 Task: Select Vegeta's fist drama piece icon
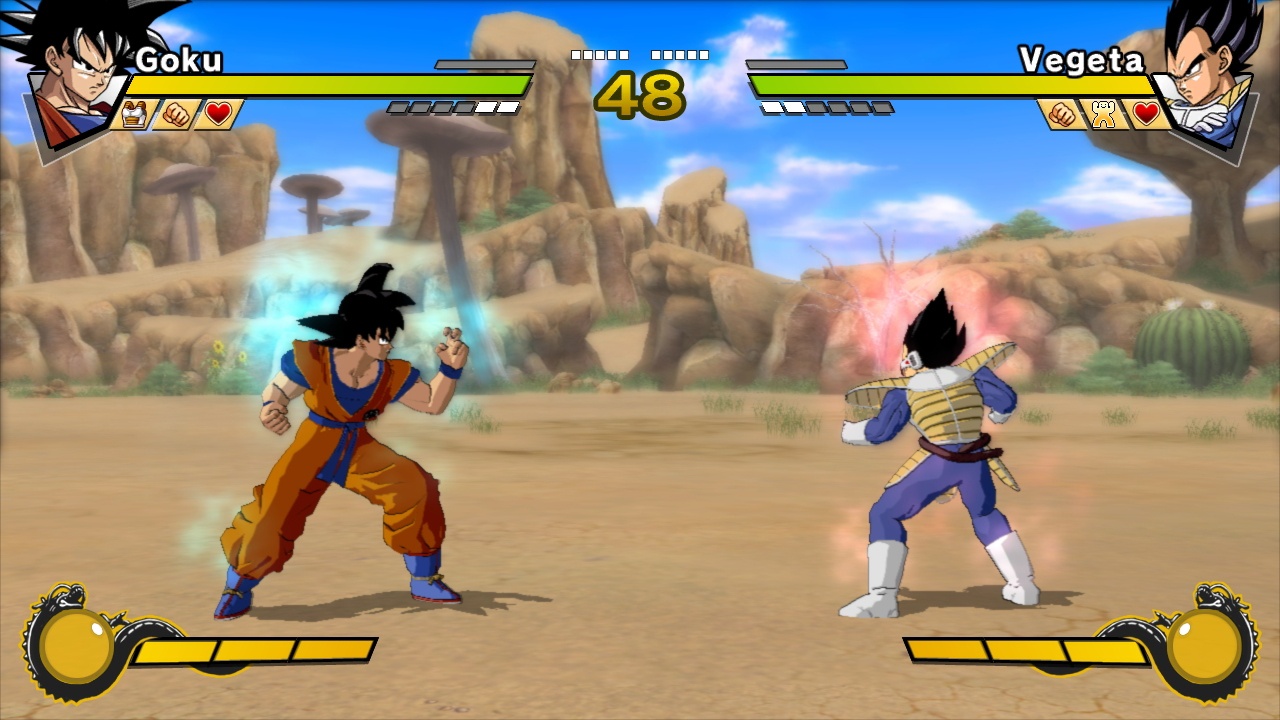[1062, 115]
